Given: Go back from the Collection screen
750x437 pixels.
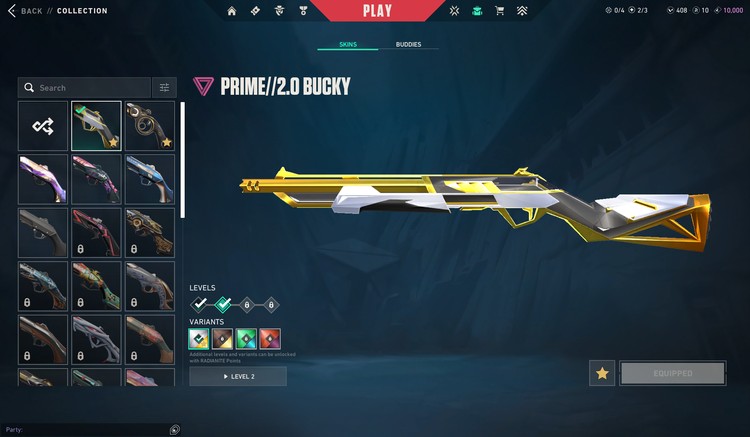Looking at the screenshot, I should pos(32,11).
